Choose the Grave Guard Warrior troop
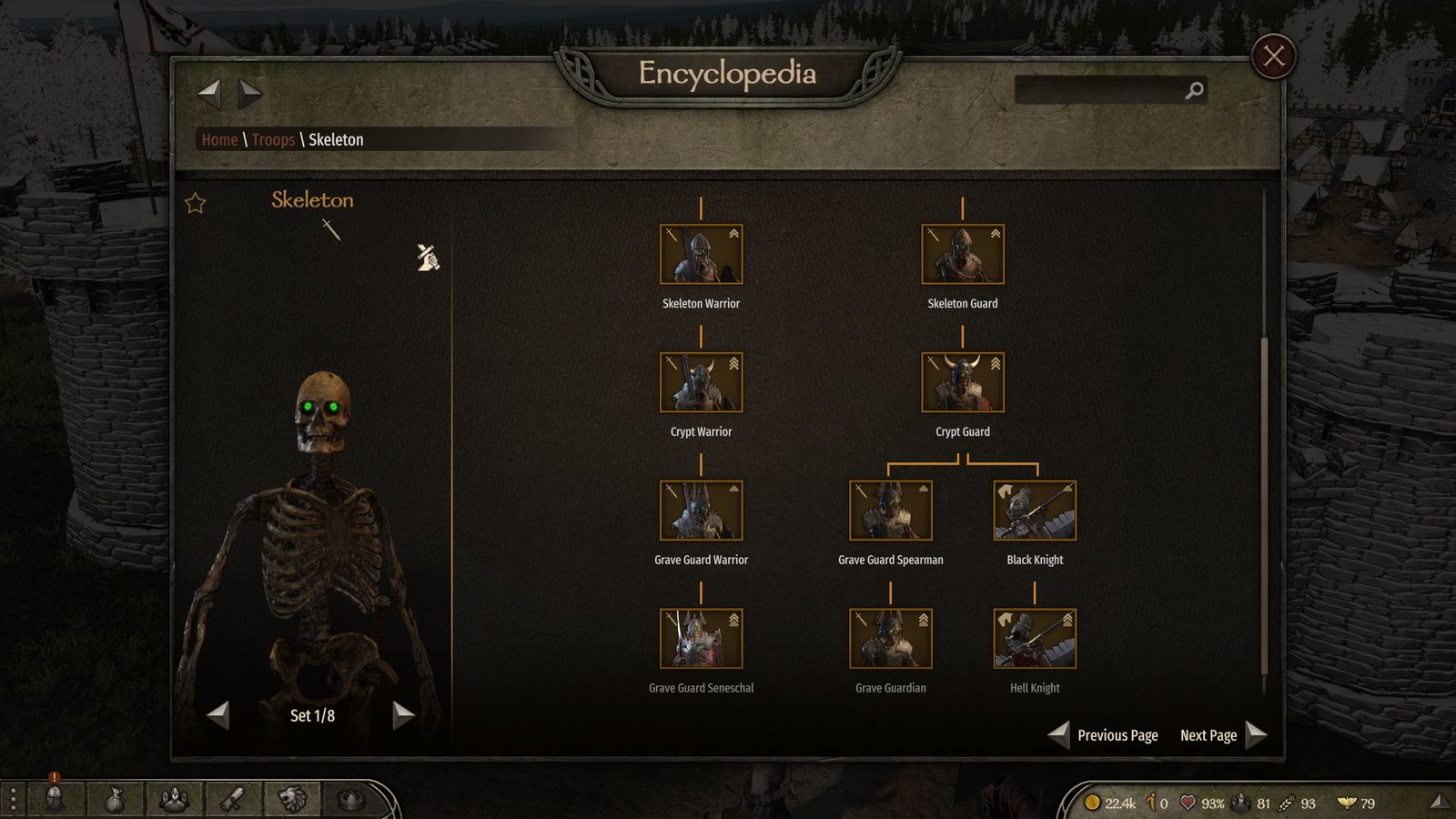Image resolution: width=1456 pixels, height=819 pixels. (701, 511)
